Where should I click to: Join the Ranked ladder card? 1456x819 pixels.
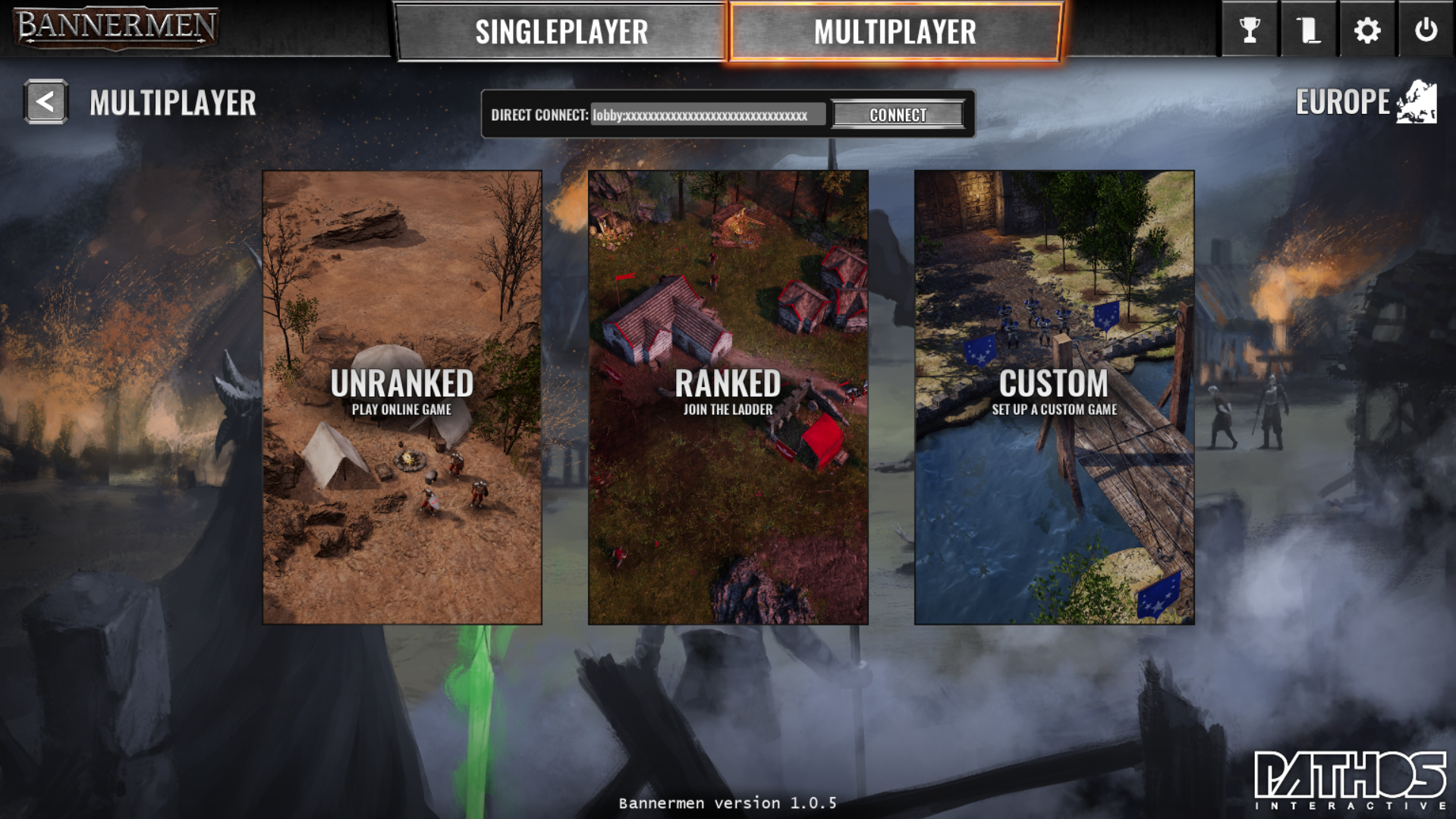click(x=728, y=397)
